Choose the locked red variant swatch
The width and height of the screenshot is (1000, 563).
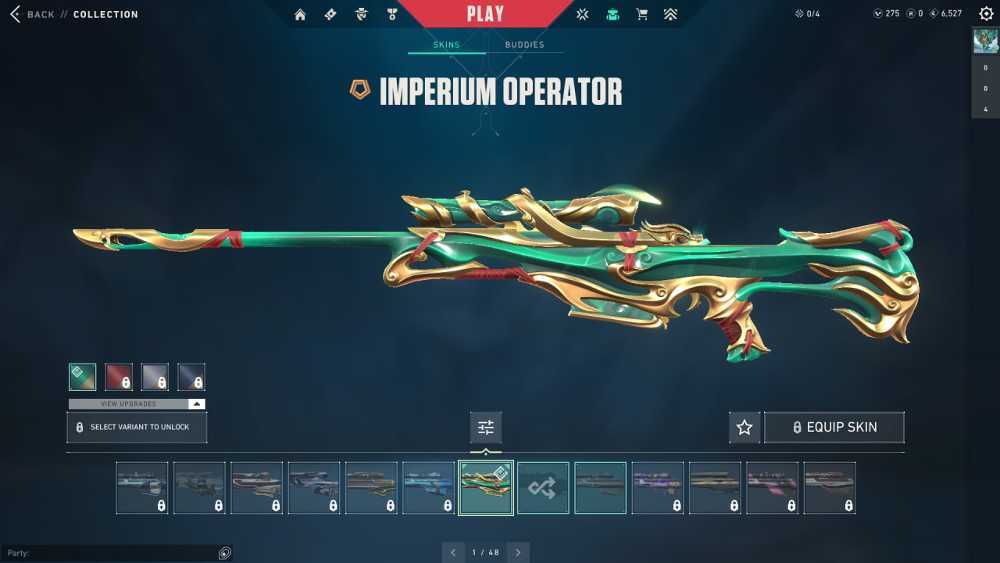pyautogui.click(x=119, y=376)
